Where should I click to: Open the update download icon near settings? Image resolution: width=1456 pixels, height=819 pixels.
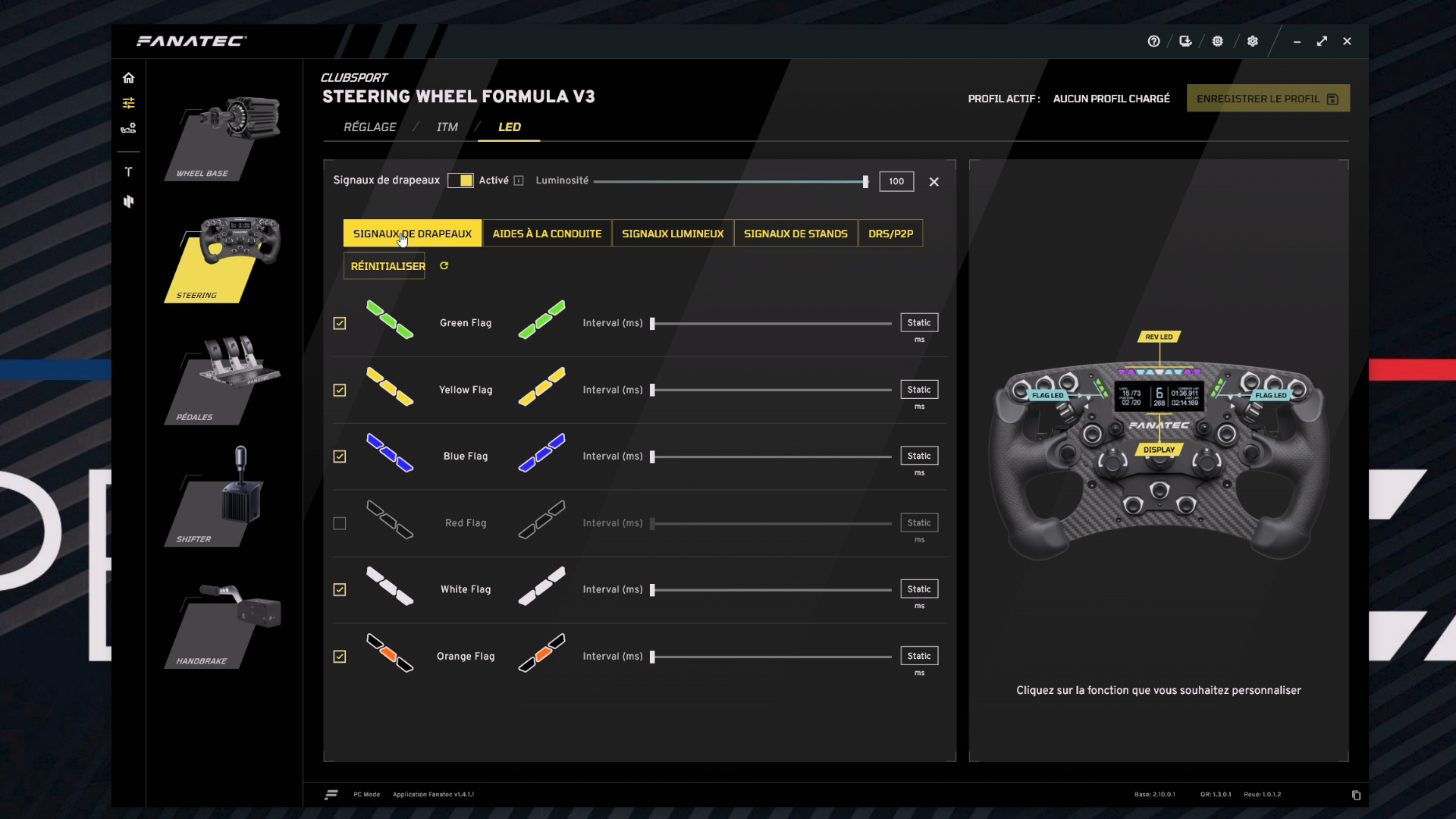(x=1185, y=42)
